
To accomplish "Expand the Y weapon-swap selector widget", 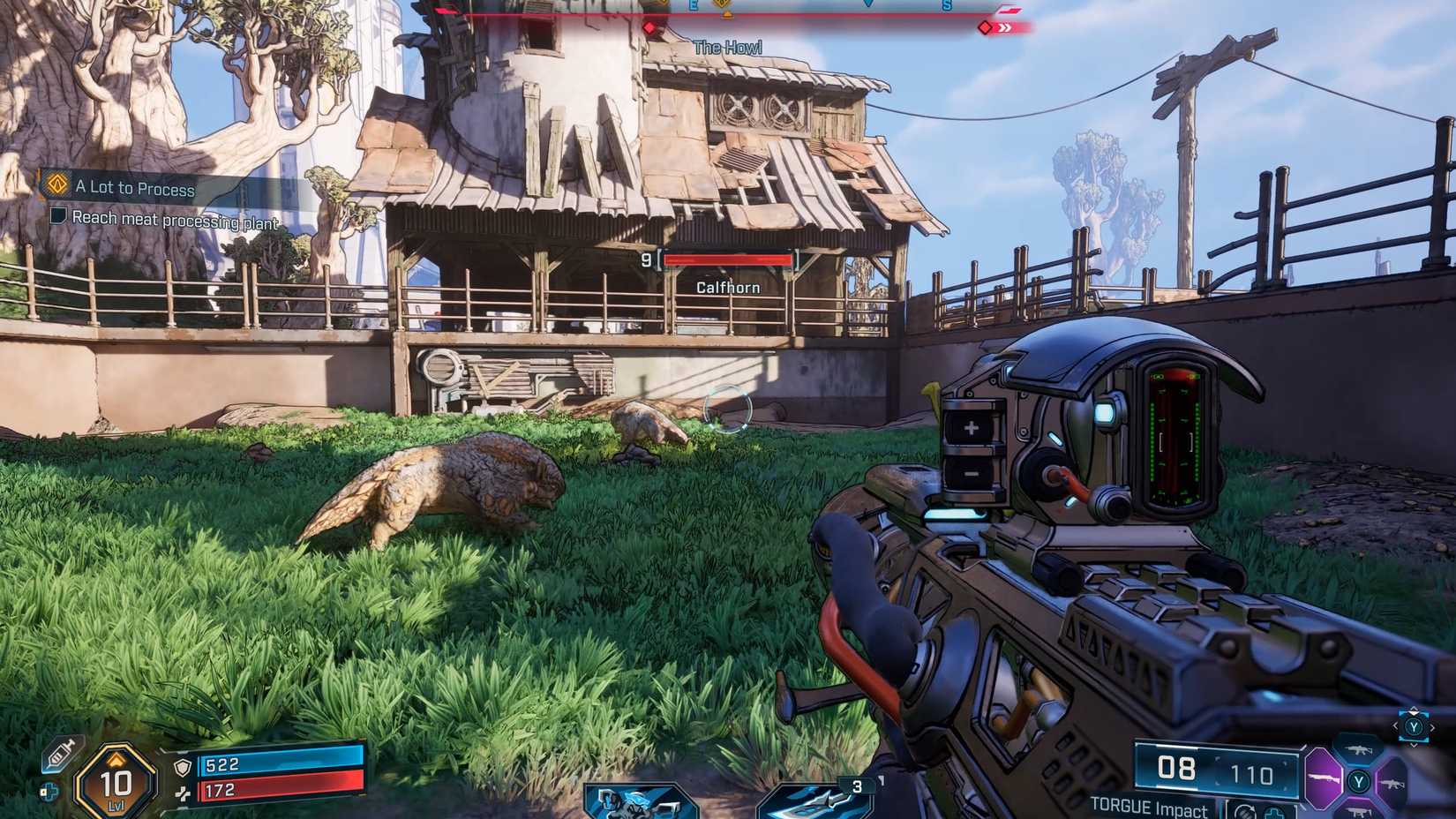I will point(1414,728).
